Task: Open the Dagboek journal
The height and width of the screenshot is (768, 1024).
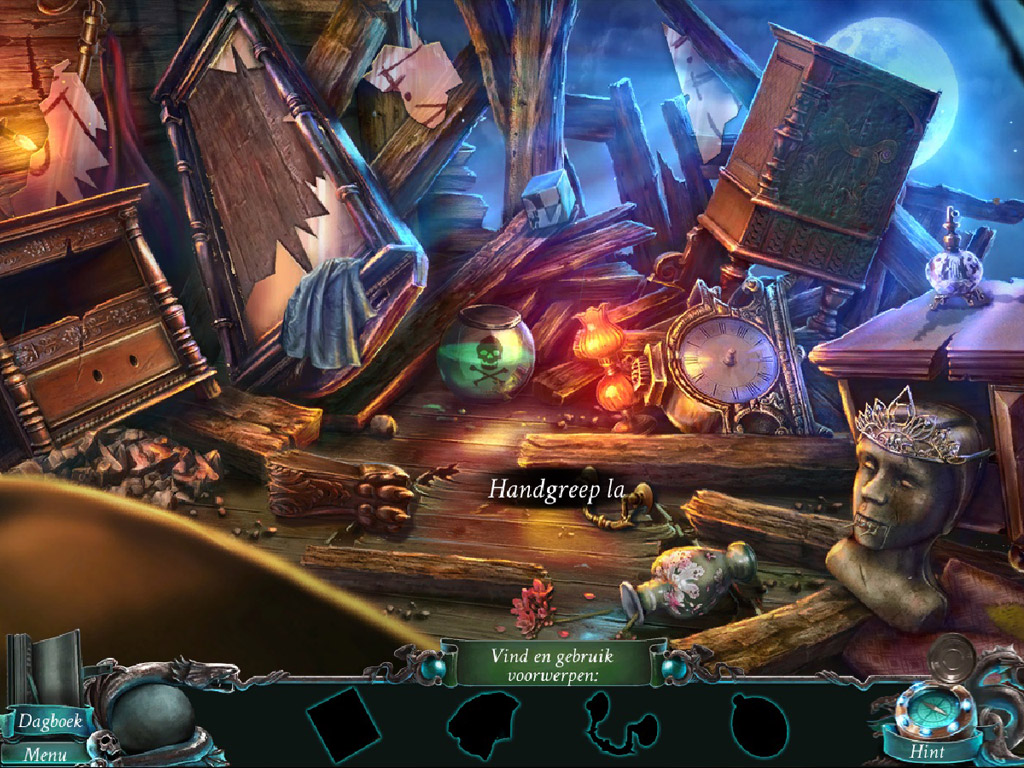Action: pyautogui.click(x=48, y=719)
